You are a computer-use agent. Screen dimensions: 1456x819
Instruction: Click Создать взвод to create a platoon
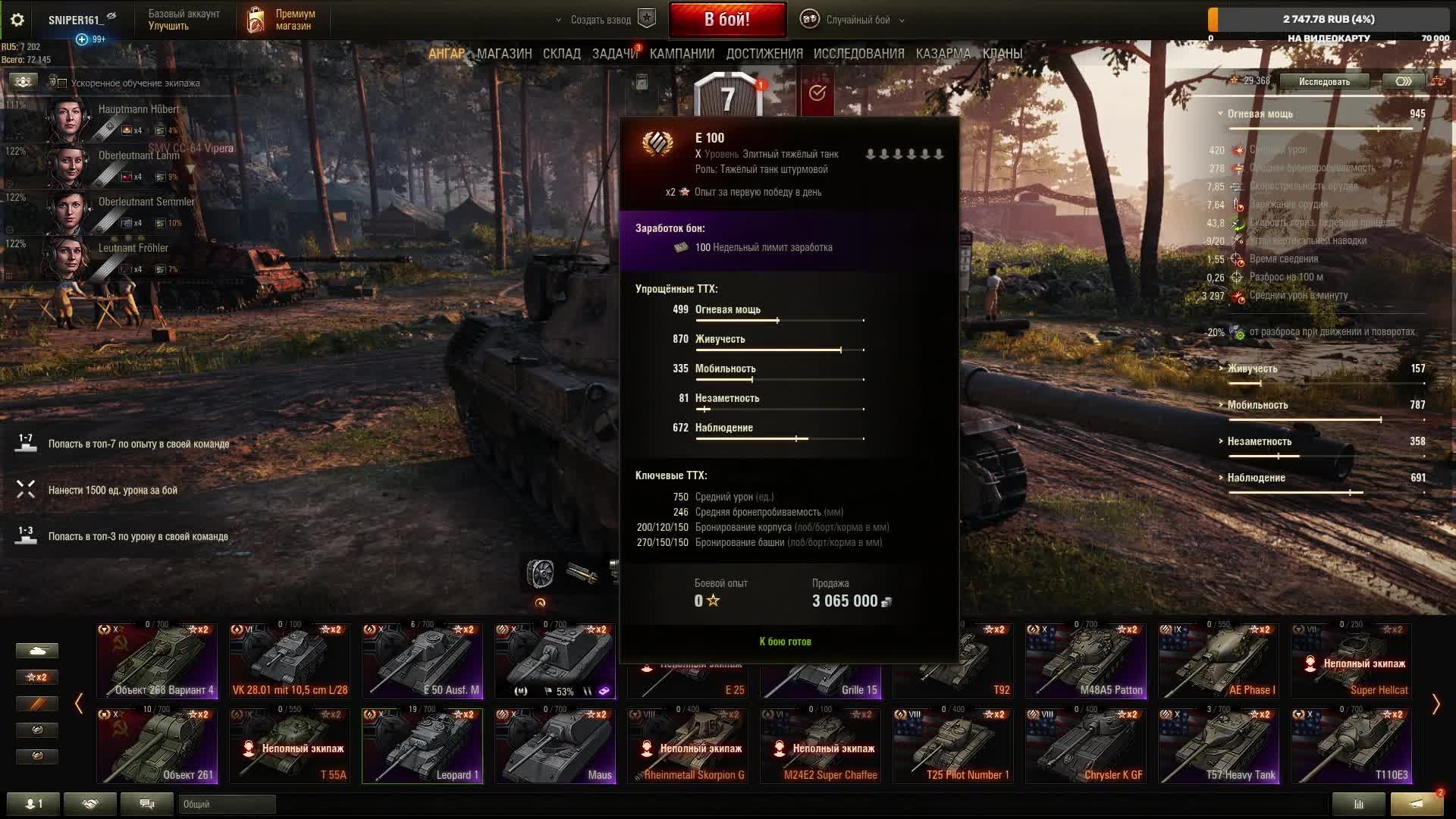click(x=601, y=20)
